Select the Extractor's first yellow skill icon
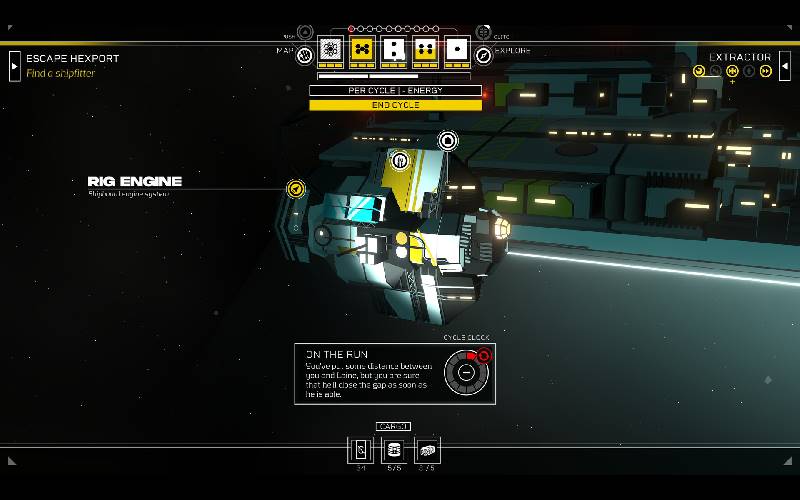 tap(699, 71)
